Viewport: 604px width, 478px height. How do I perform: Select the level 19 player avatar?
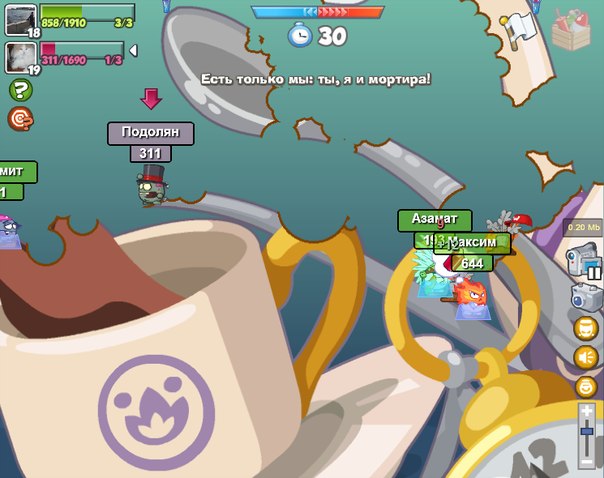click(x=21, y=55)
